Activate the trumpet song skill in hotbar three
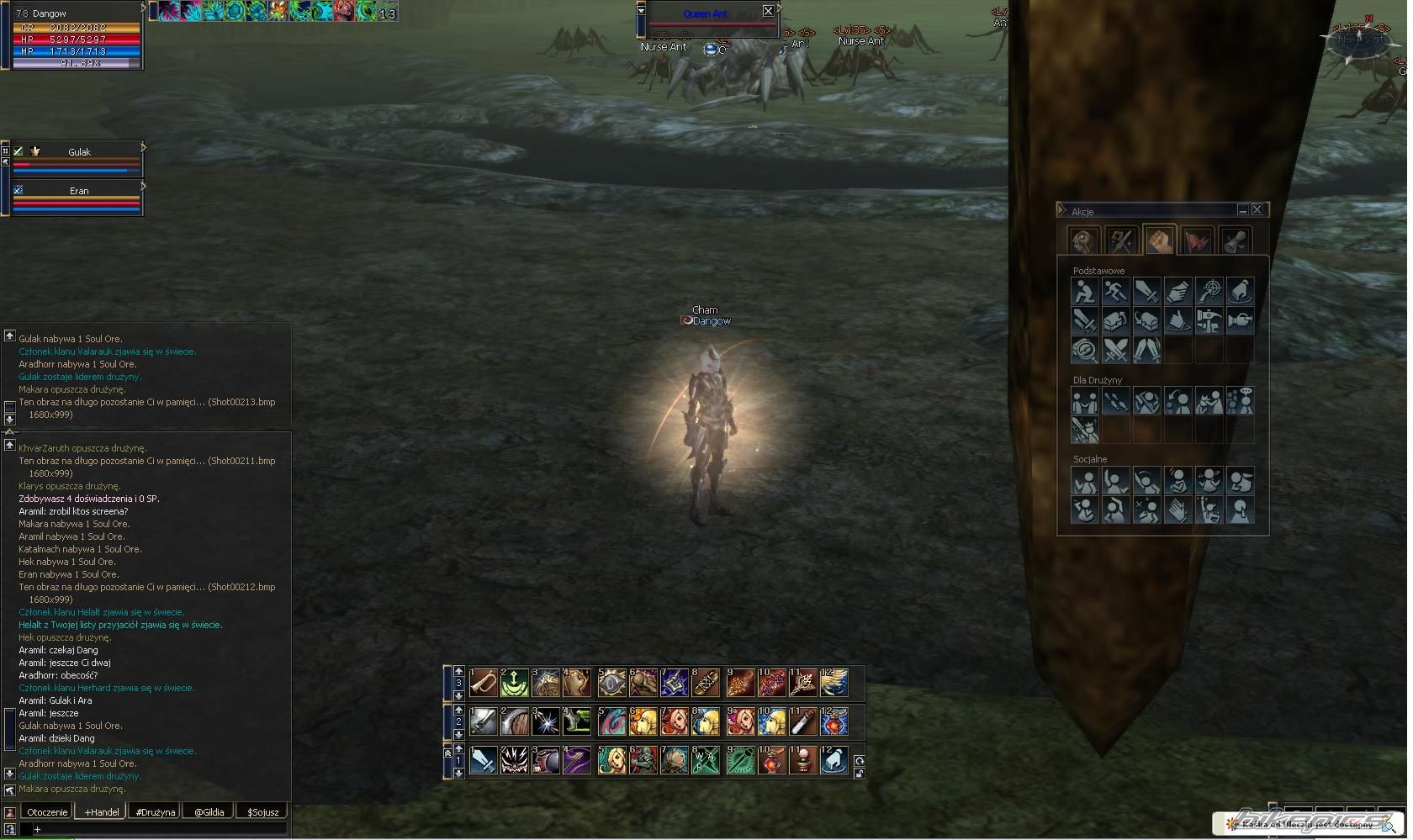Image resolution: width=1413 pixels, height=840 pixels. (483, 684)
